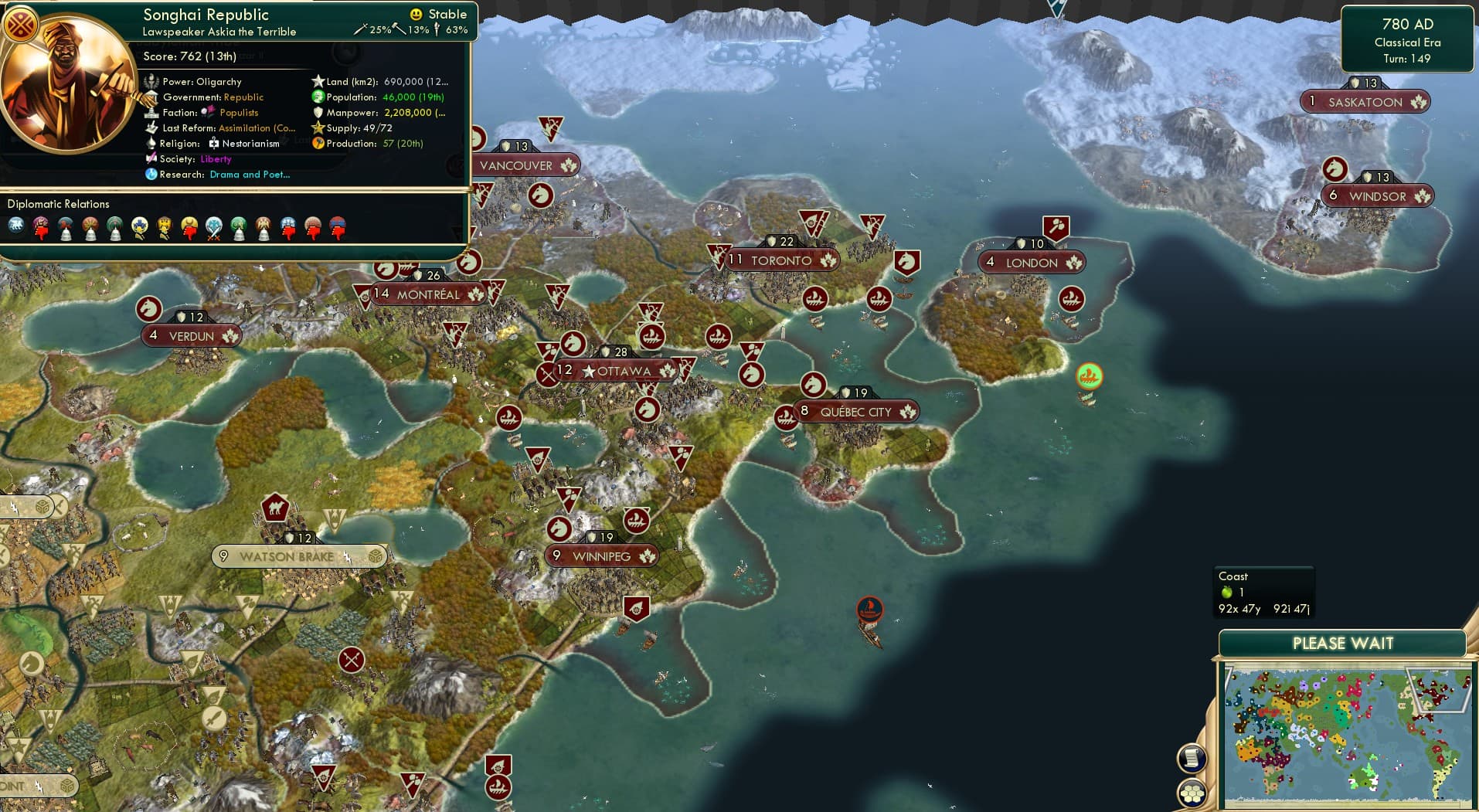Click a red thumbs-down icon in Diplomatic Relations
This screenshot has width=1479, height=812.
41,229
